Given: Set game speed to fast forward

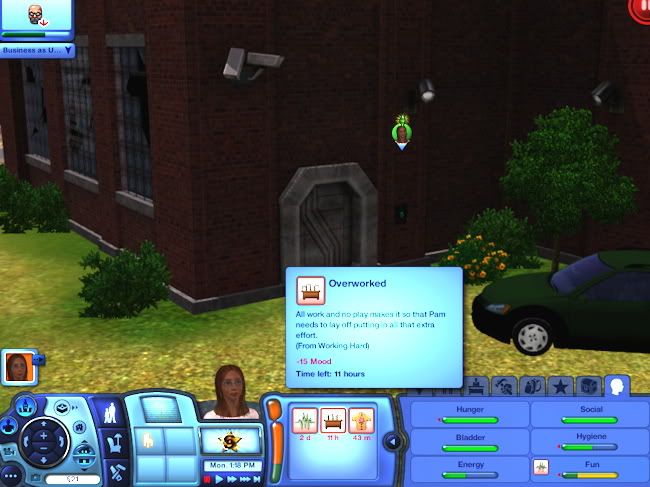Looking at the screenshot, I should 231,479.
